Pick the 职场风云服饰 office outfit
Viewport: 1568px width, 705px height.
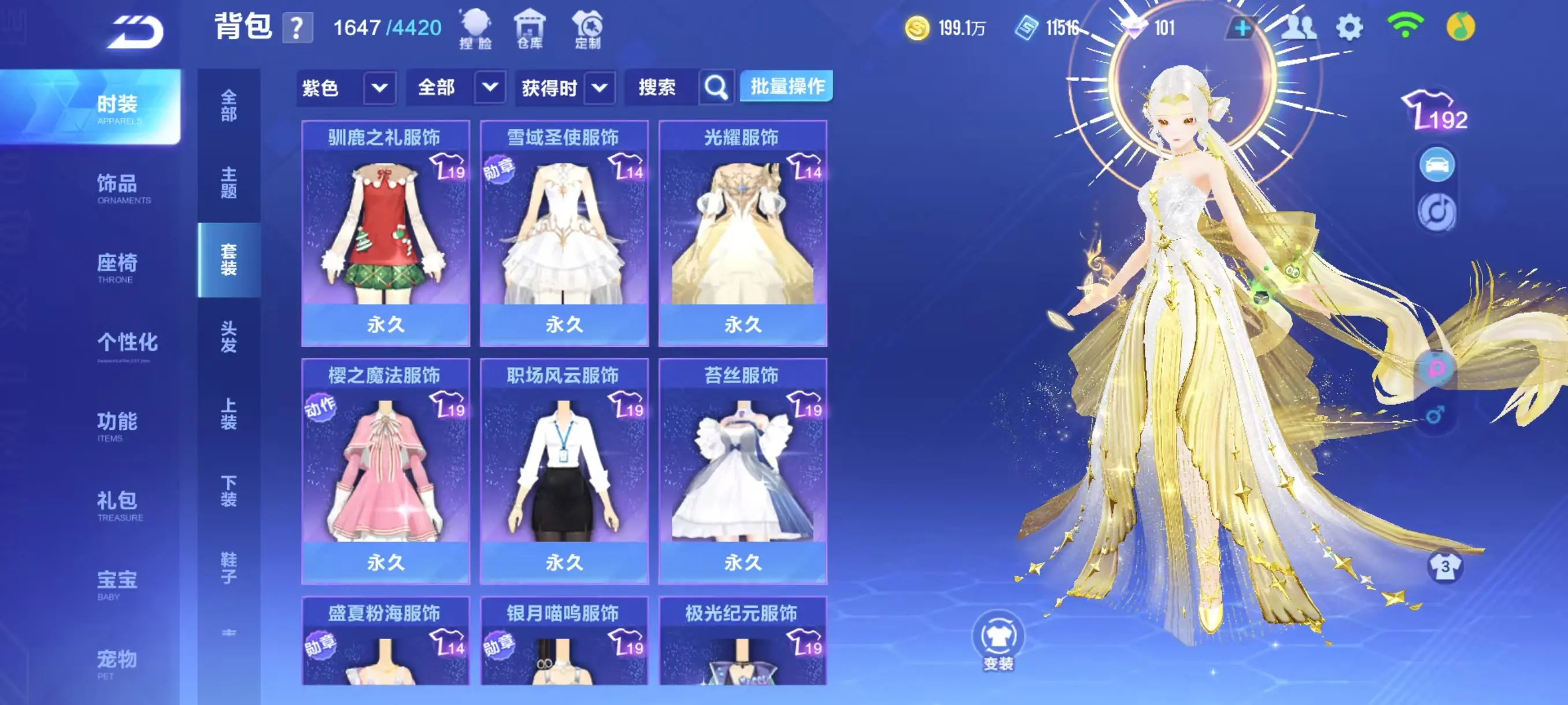coord(564,471)
